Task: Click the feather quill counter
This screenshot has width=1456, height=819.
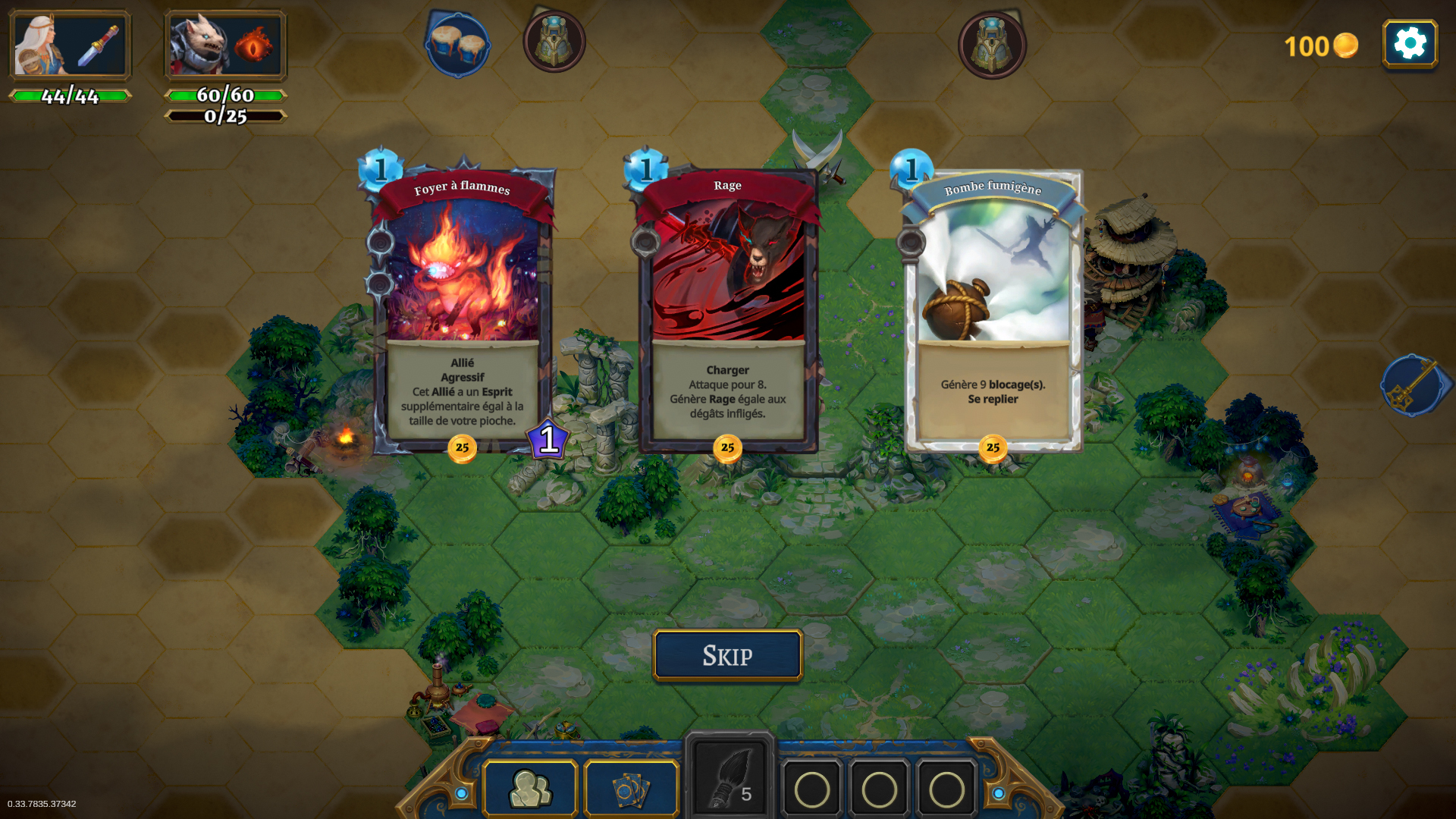Action: click(x=729, y=780)
